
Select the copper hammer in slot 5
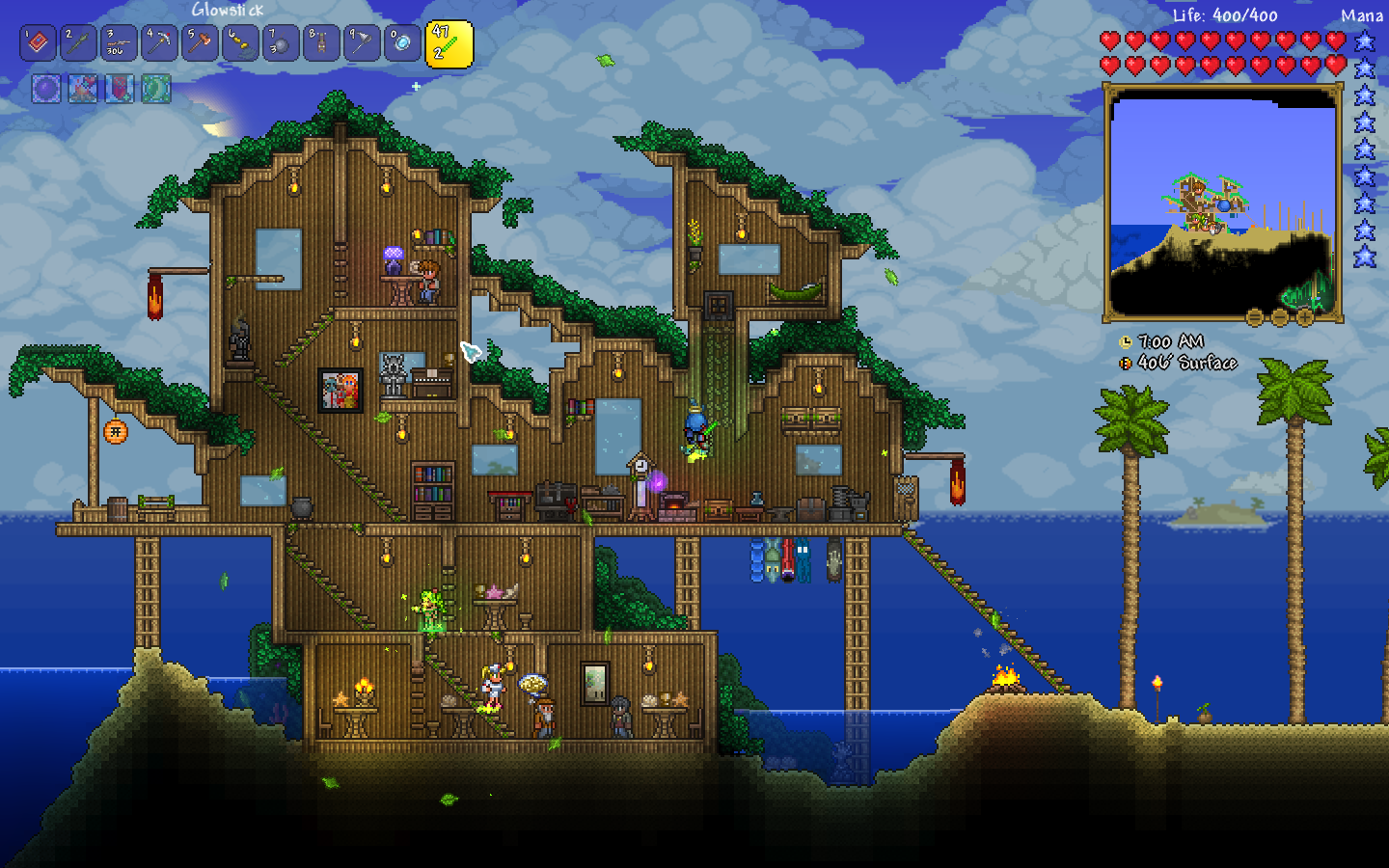coord(200,43)
